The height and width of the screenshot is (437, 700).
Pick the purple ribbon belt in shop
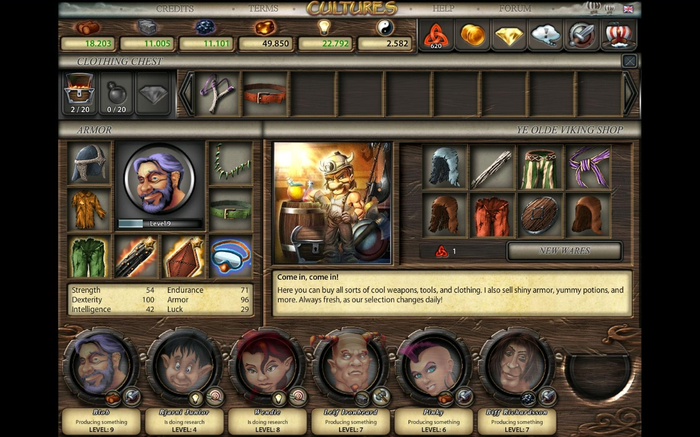[589, 167]
